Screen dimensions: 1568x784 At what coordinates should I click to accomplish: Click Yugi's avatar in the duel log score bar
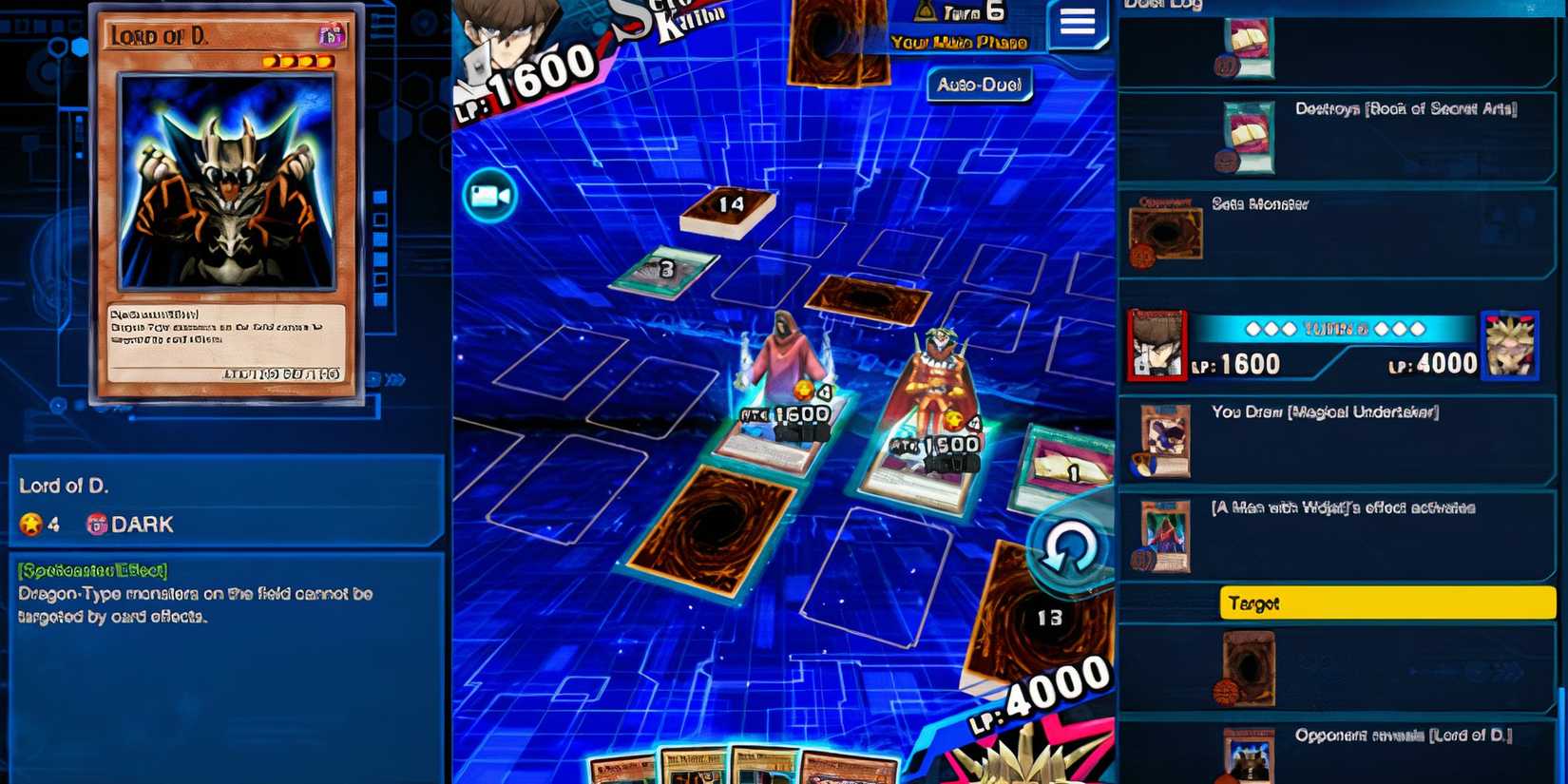click(x=1510, y=347)
